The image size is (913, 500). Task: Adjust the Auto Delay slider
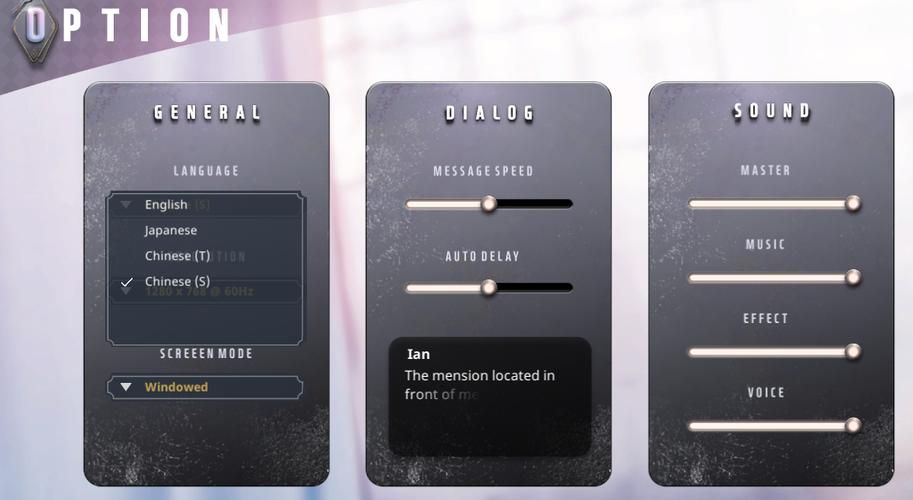pos(489,288)
